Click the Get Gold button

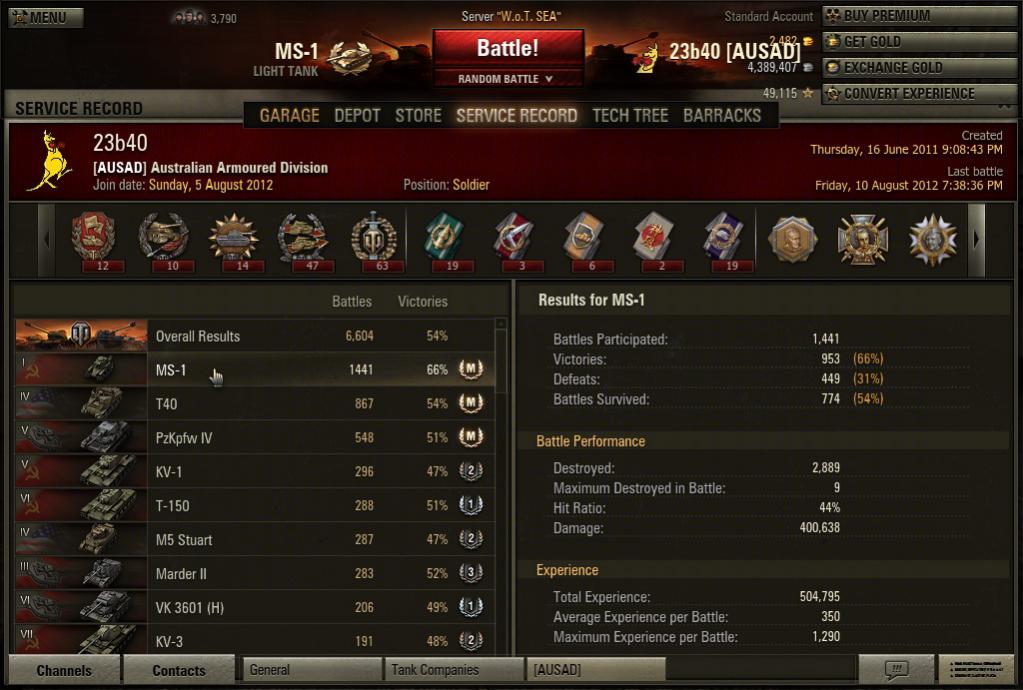(x=918, y=42)
